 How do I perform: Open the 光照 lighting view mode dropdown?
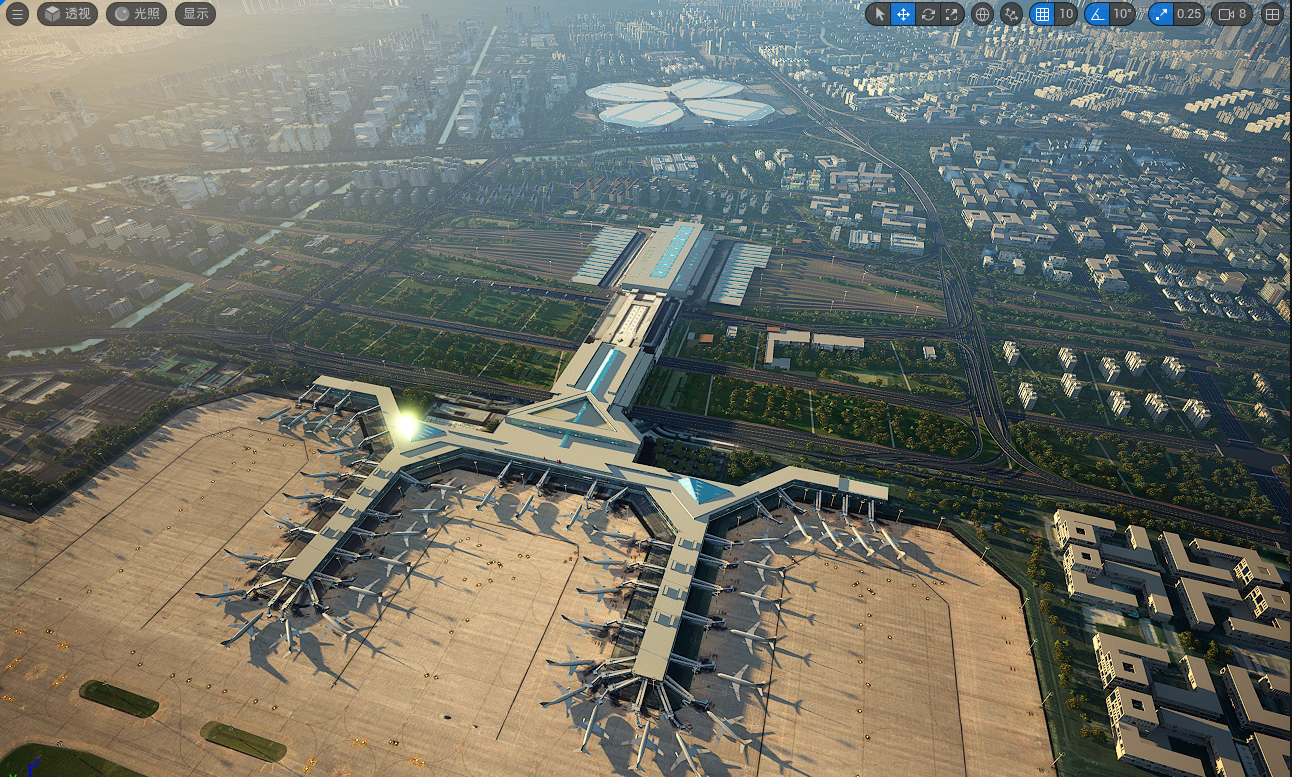click(136, 14)
